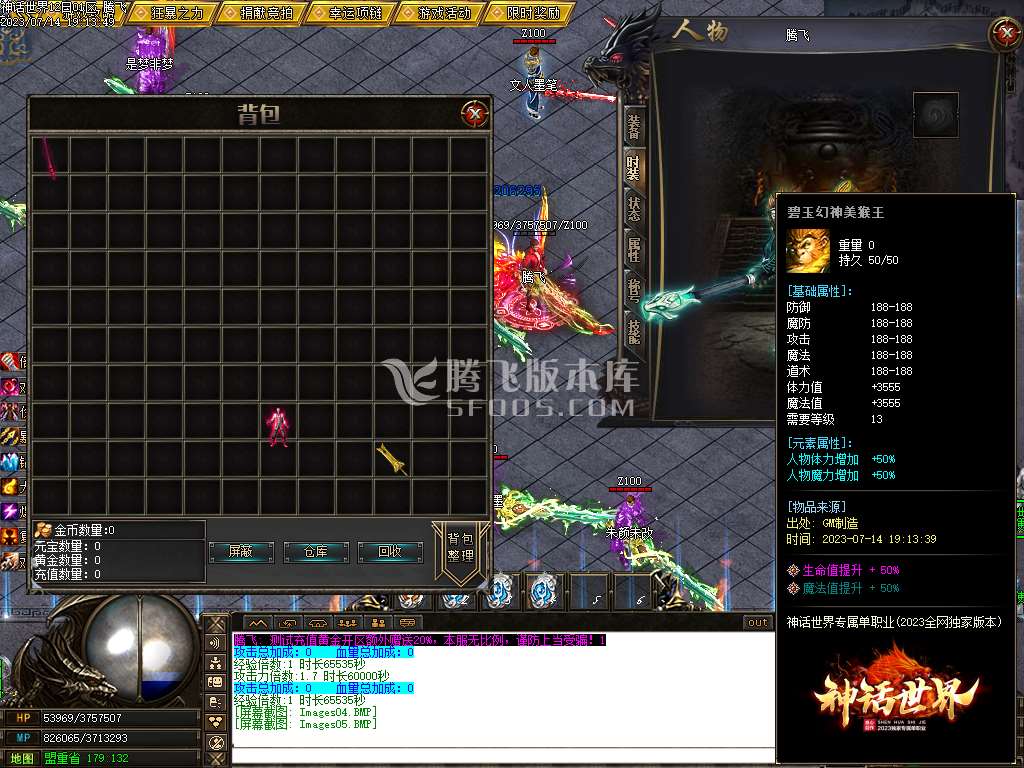This screenshot has width=1024, height=768.
Task: Click the 'out' button above chat
Action: click(758, 623)
